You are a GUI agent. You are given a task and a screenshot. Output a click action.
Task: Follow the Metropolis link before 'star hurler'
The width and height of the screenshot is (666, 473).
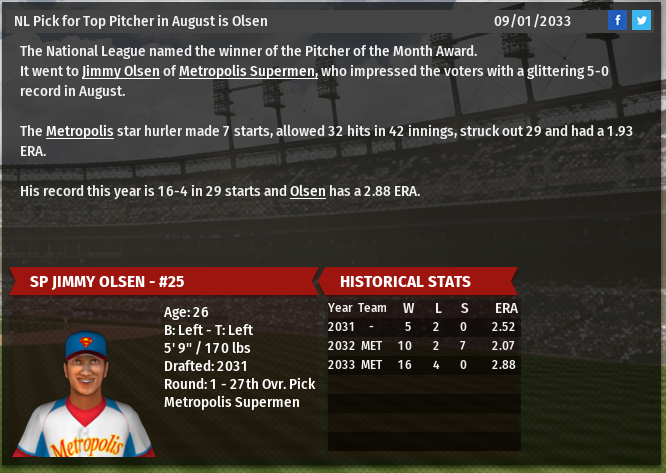pos(79,131)
